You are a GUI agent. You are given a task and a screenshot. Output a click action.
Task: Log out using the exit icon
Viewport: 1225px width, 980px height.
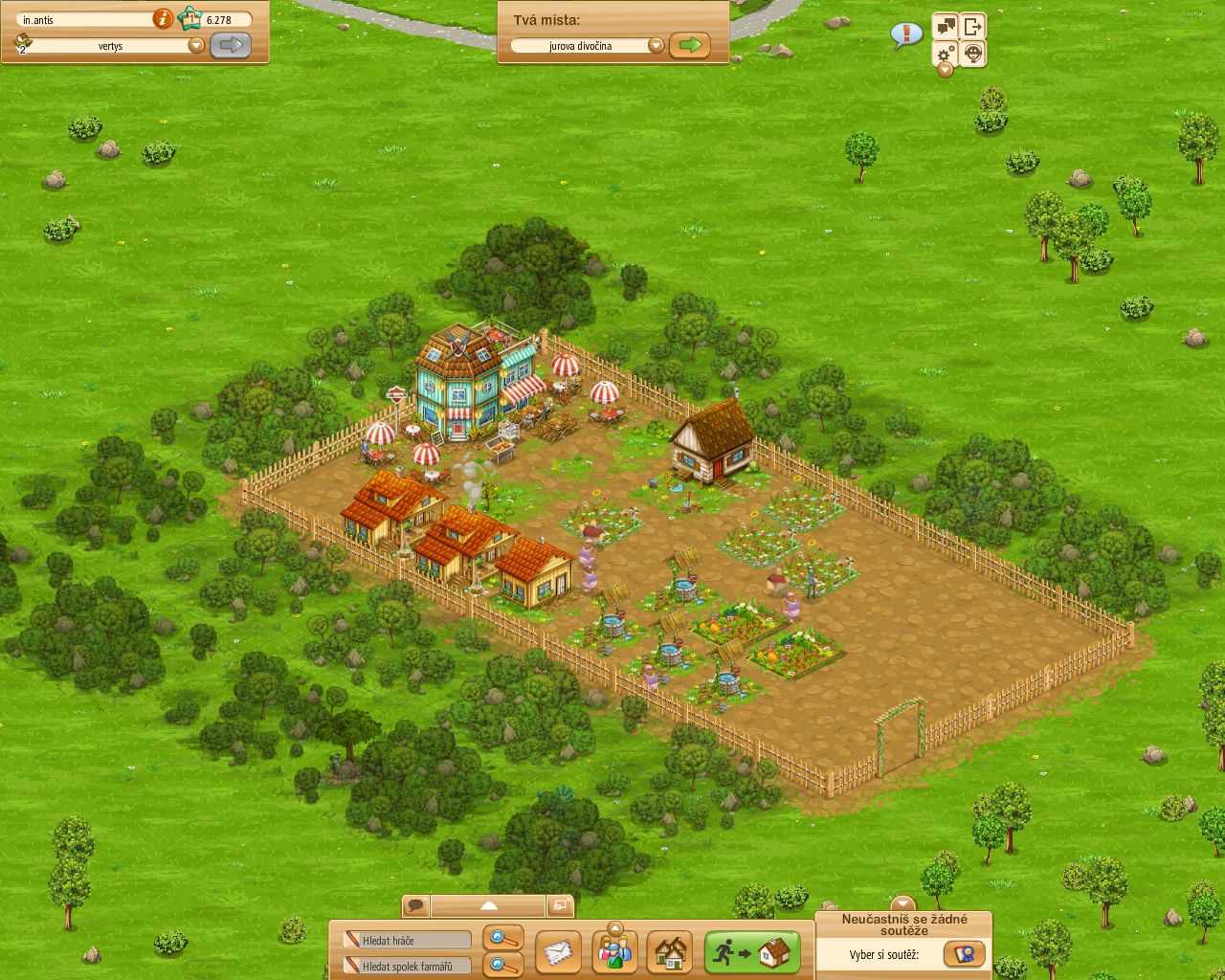click(x=973, y=26)
